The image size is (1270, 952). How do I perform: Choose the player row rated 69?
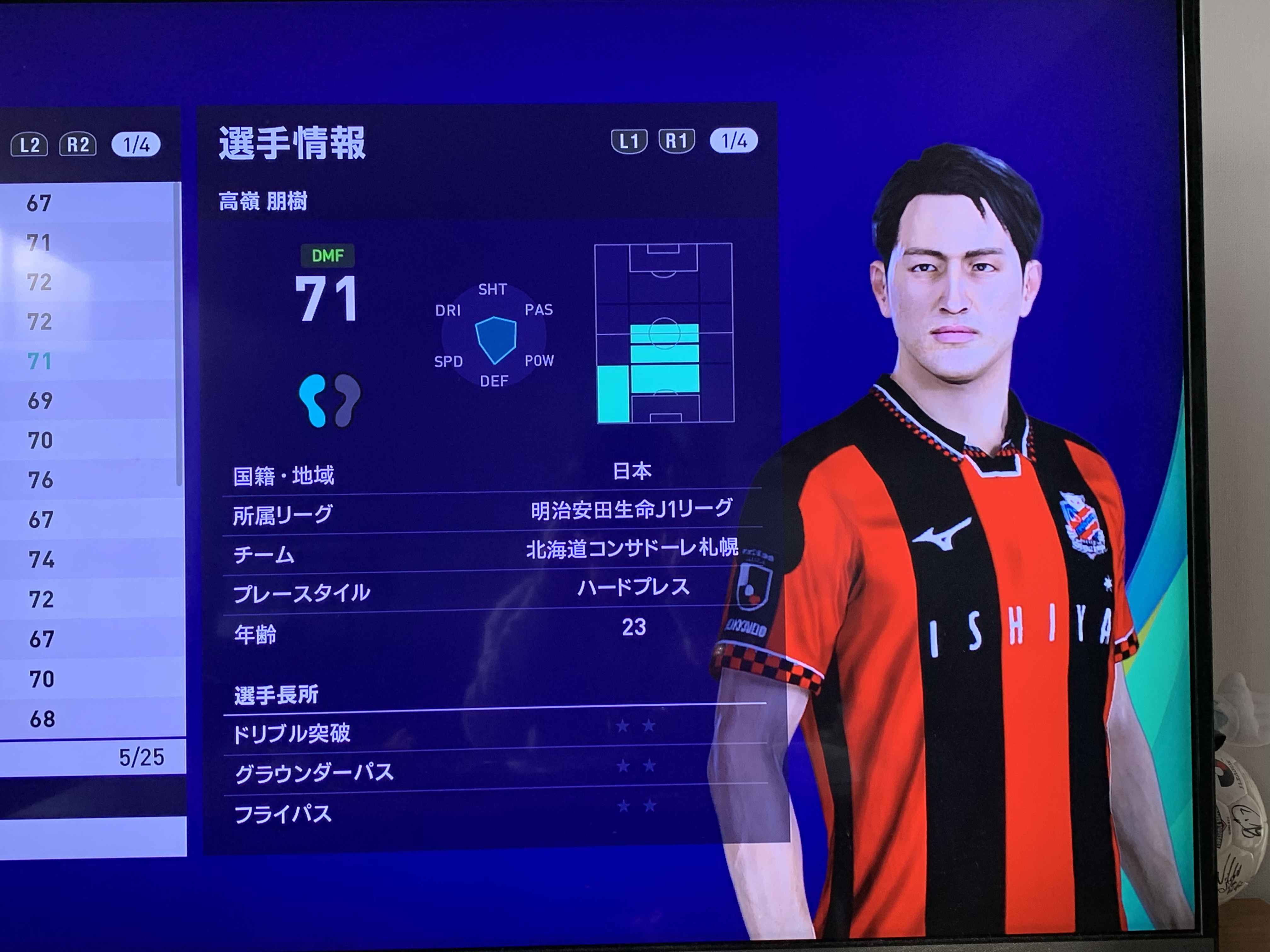86,400
